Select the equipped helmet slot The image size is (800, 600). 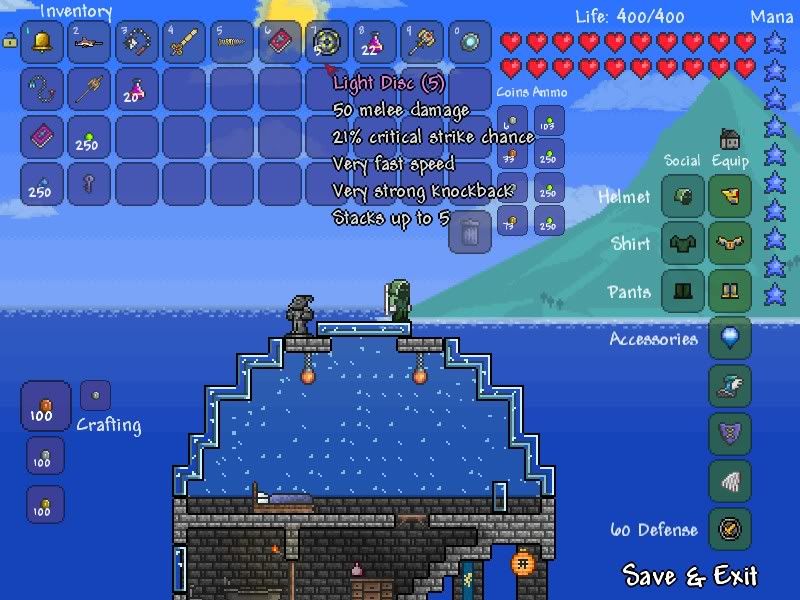pos(730,197)
